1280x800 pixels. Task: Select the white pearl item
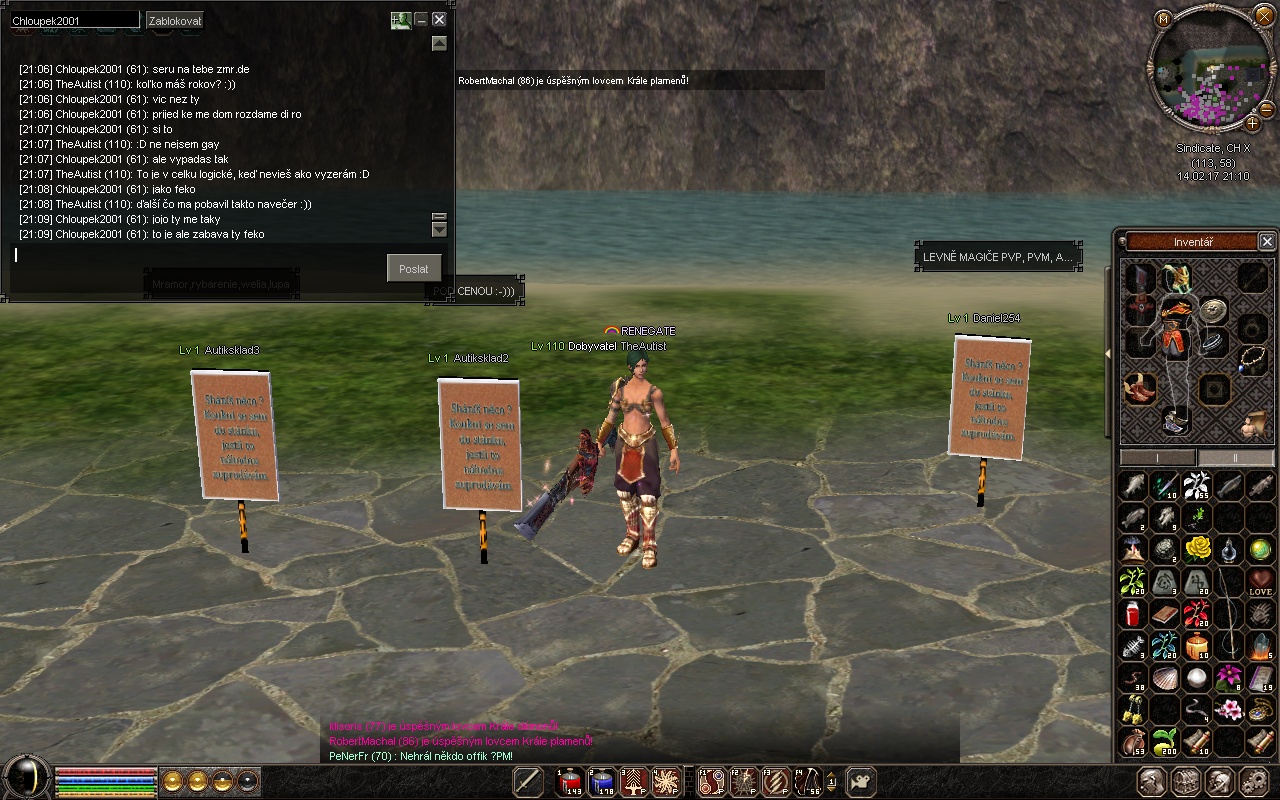[x=1197, y=678]
